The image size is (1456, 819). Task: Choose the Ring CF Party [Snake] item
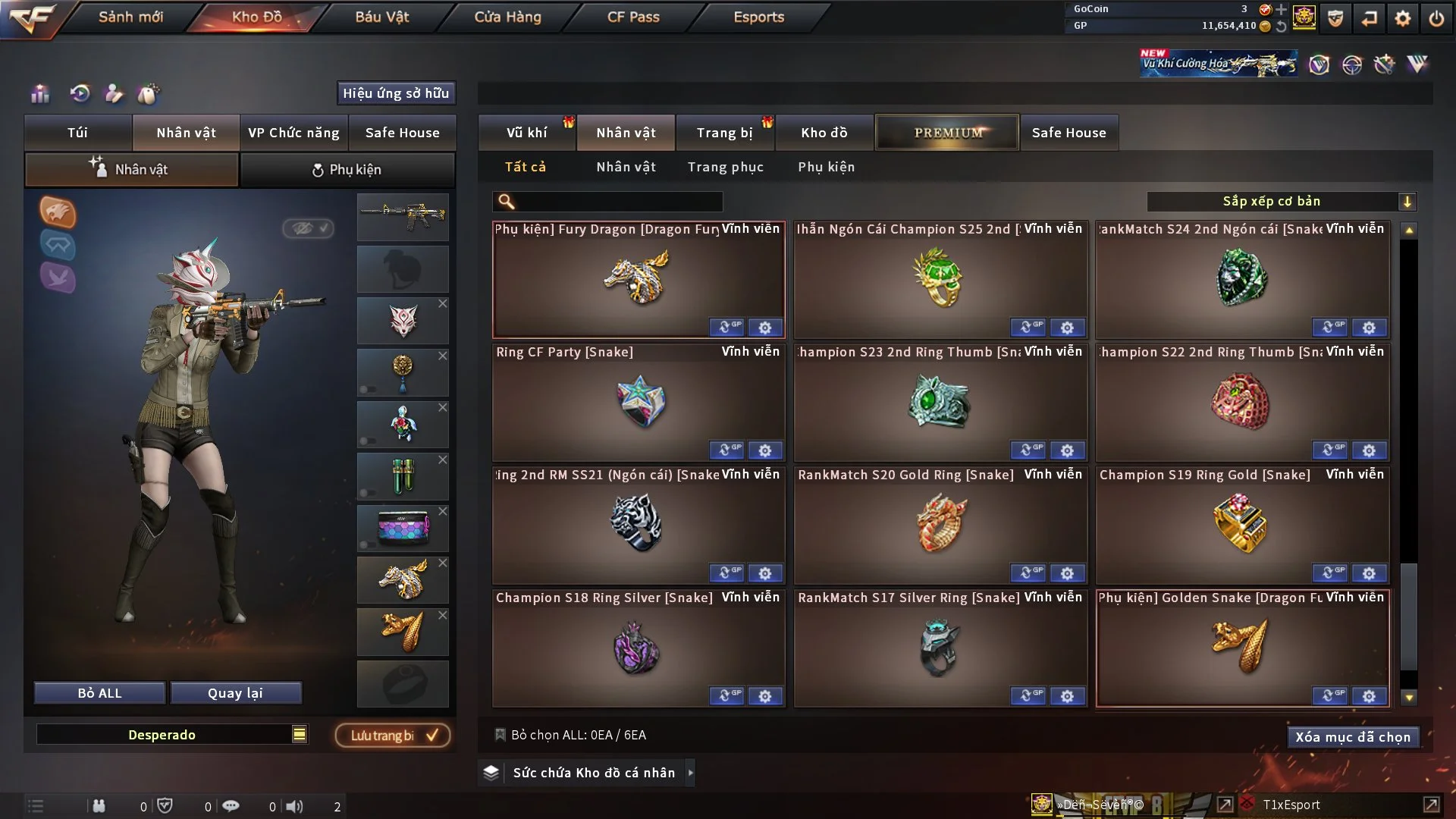click(x=639, y=402)
